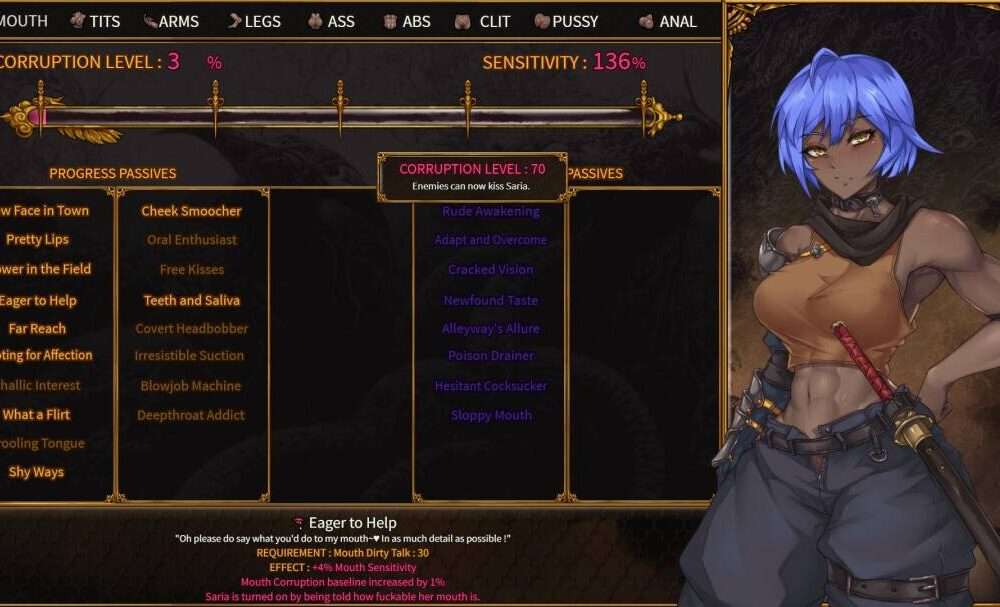View the Alleyway's Allure passive

(x=490, y=328)
